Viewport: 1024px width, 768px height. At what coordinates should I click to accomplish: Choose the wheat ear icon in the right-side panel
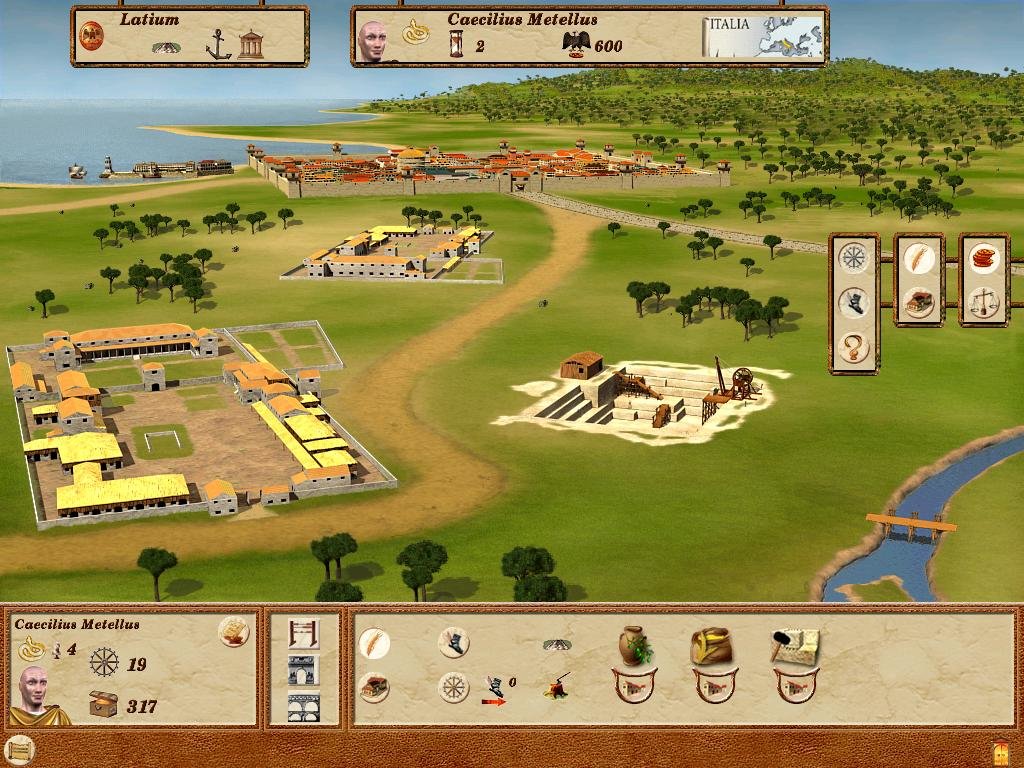pos(918,258)
